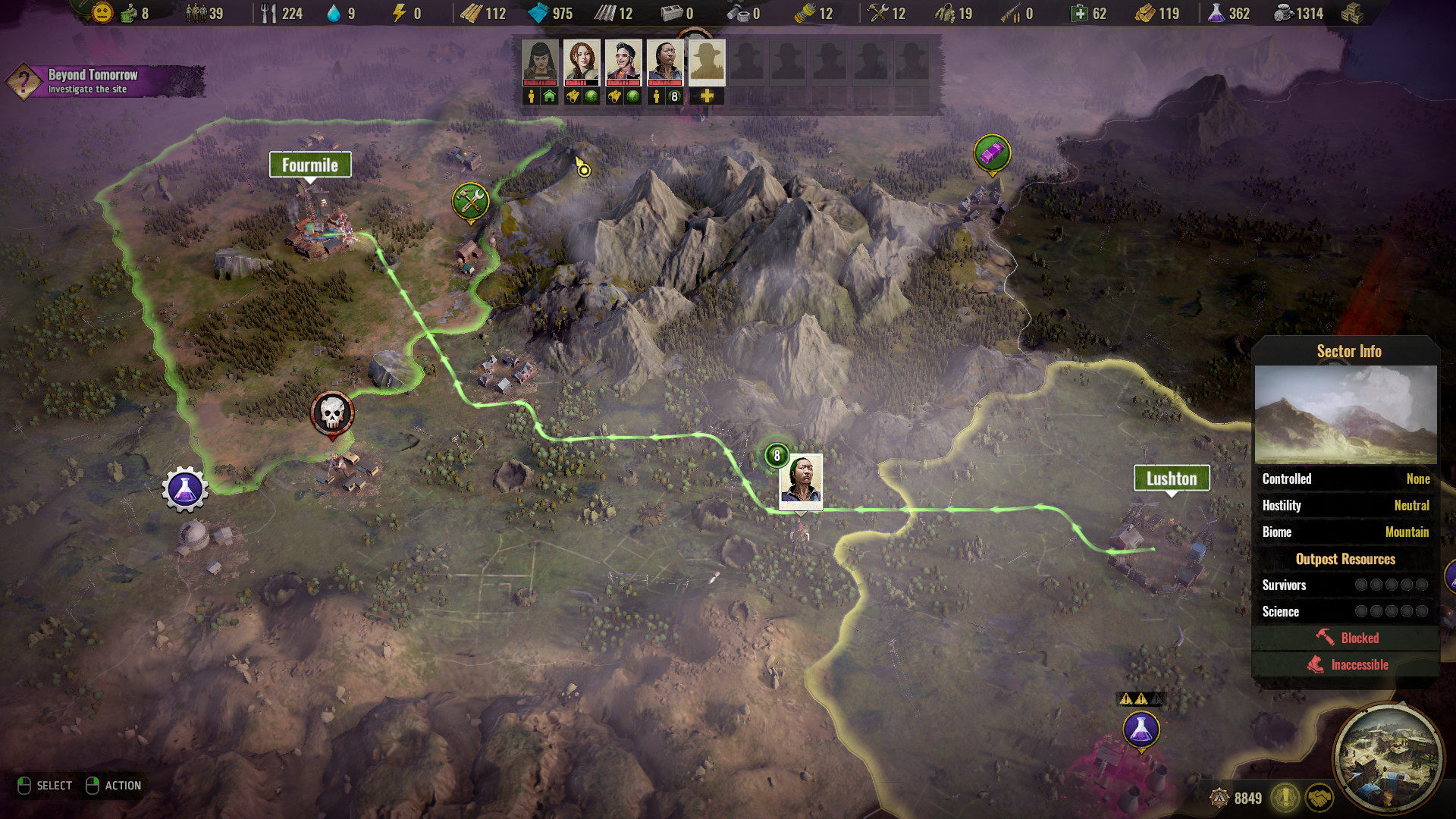
Task: Open the handshake diplomacy button
Action: pos(1319,798)
